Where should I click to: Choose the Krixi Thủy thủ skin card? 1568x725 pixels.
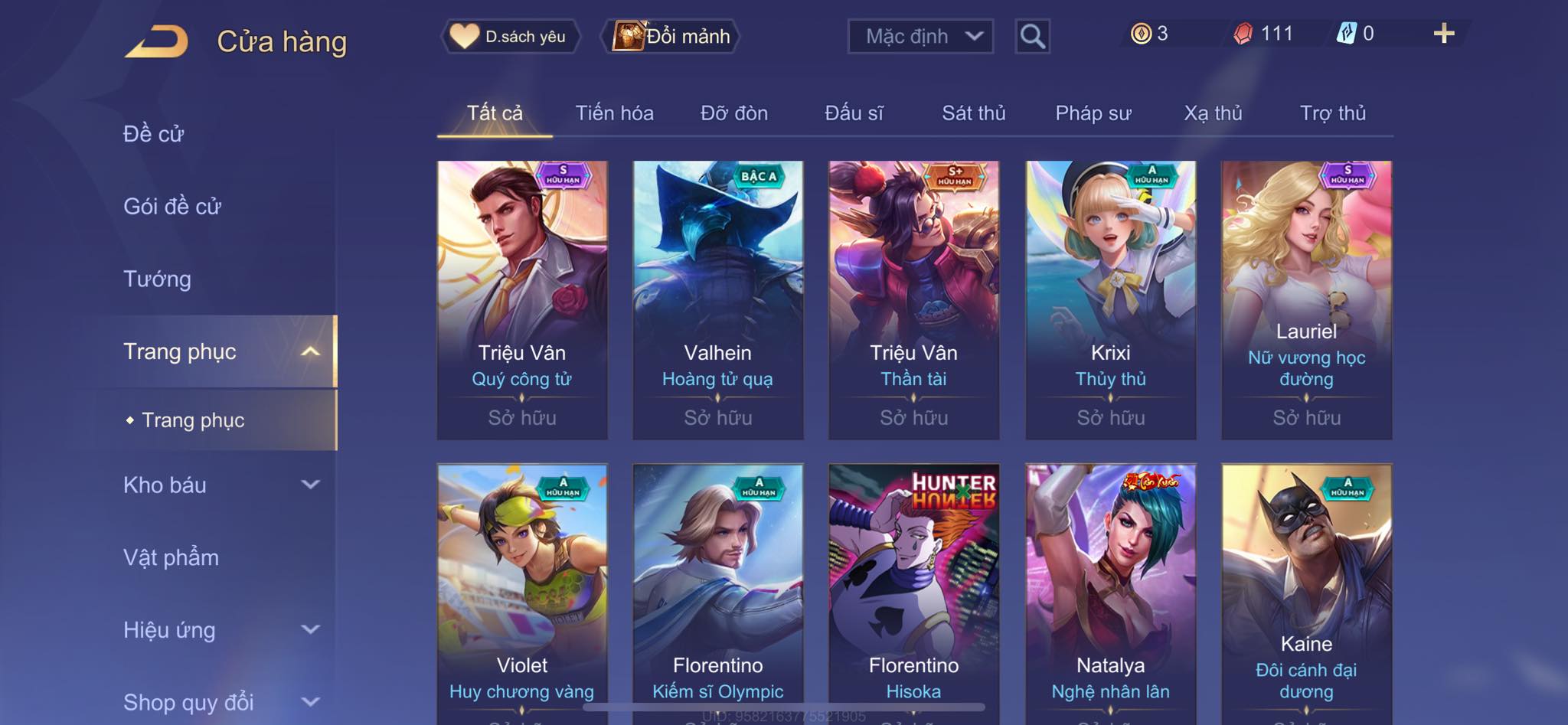pyautogui.click(x=1110, y=299)
